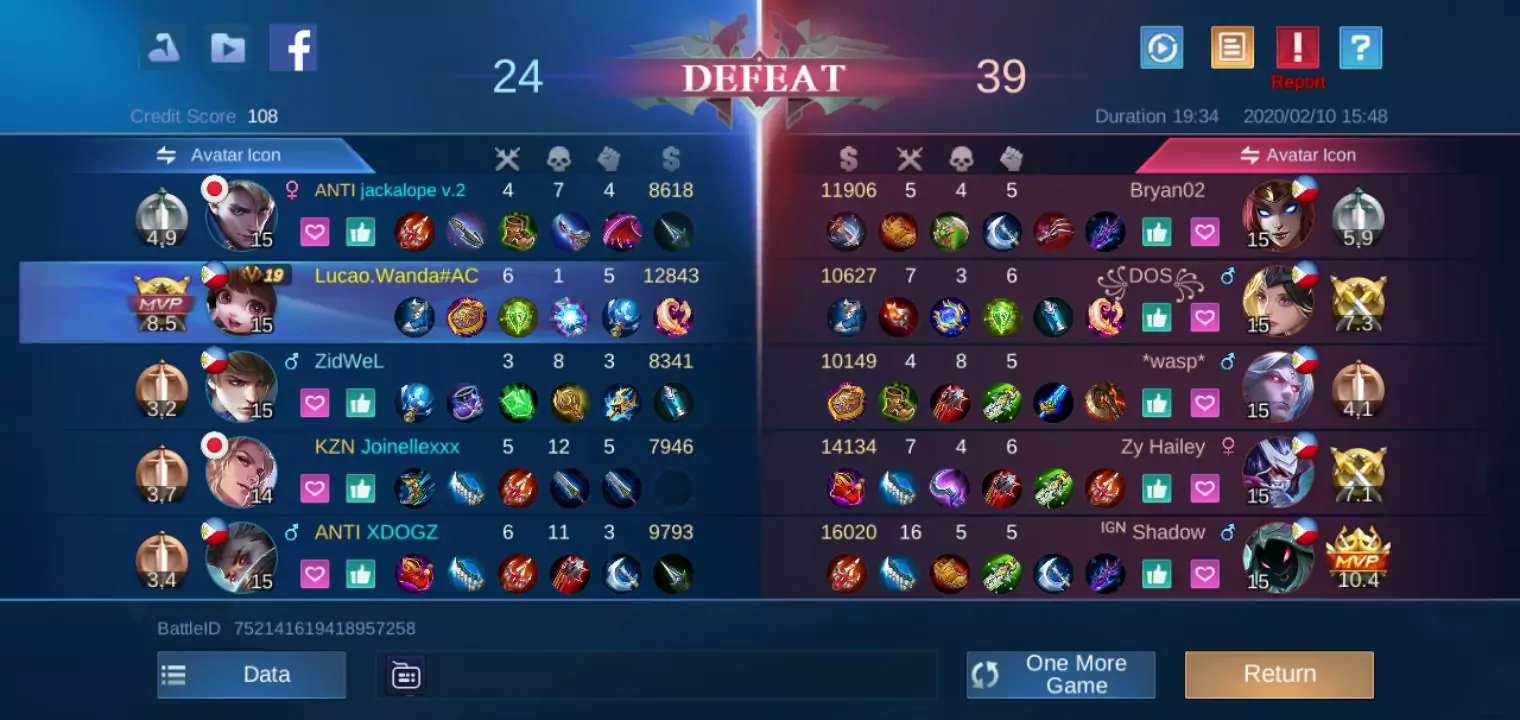
Task: Give a thumbs-up like to ANTI XDOGZ
Action: 360,573
